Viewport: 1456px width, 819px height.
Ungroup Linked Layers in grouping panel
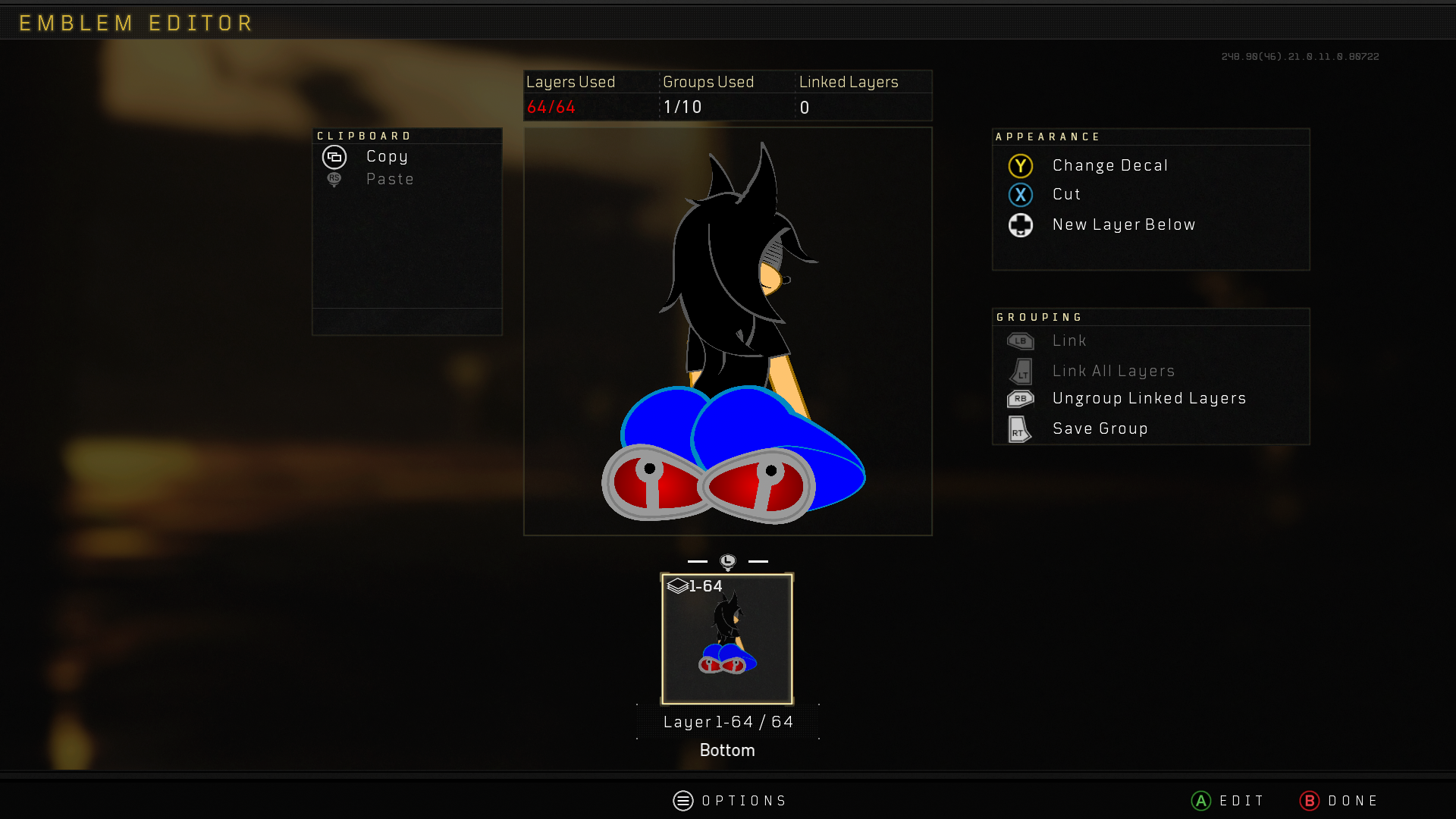(1148, 399)
